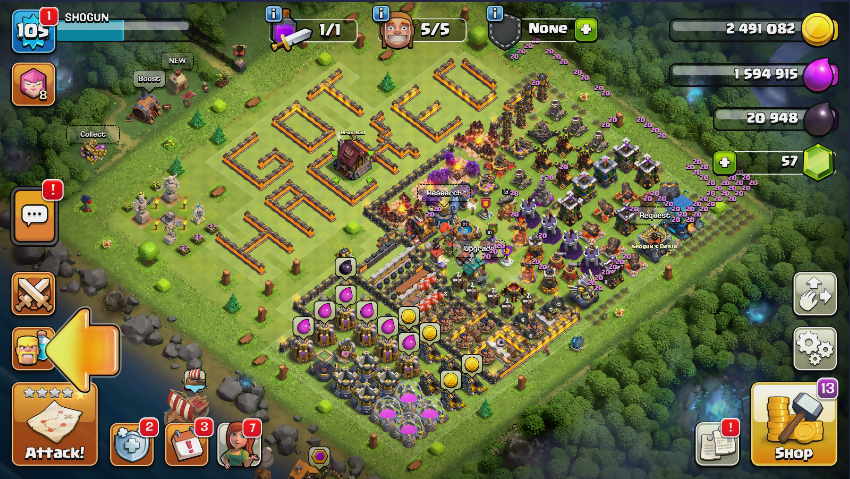Open the settings gears menu
The height and width of the screenshot is (479, 850).
coord(814,348)
